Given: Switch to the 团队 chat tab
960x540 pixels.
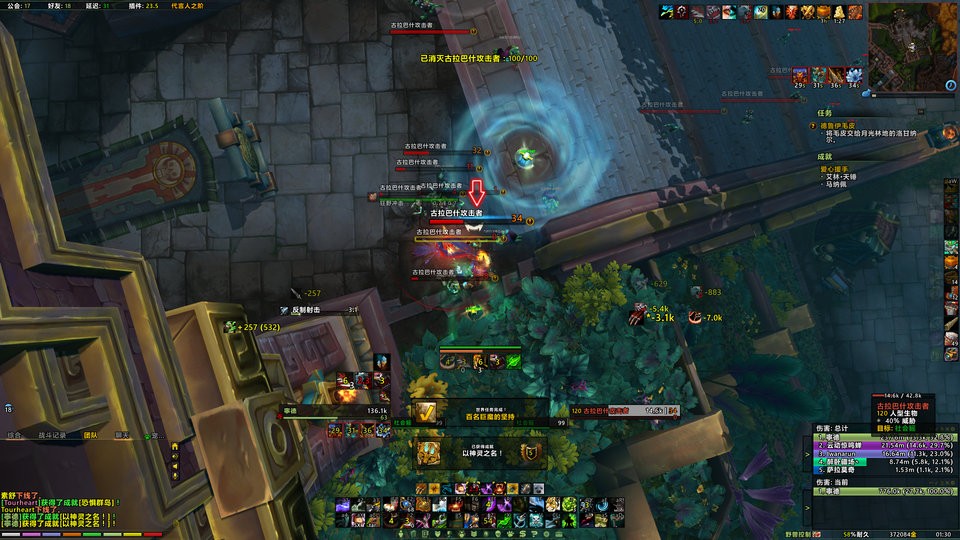Looking at the screenshot, I should (91, 435).
